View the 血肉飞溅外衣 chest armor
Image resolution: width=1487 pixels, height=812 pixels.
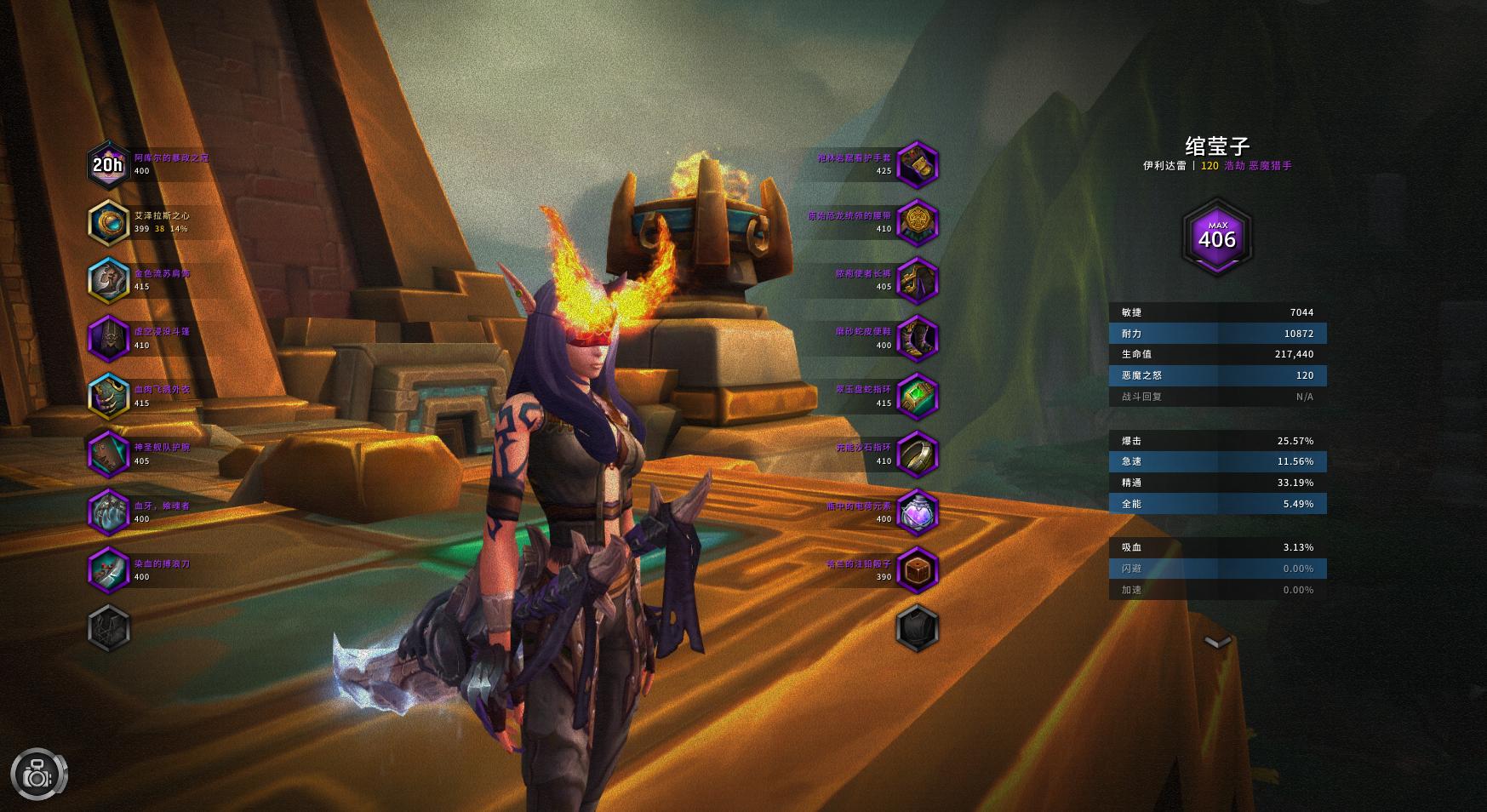click(108, 396)
